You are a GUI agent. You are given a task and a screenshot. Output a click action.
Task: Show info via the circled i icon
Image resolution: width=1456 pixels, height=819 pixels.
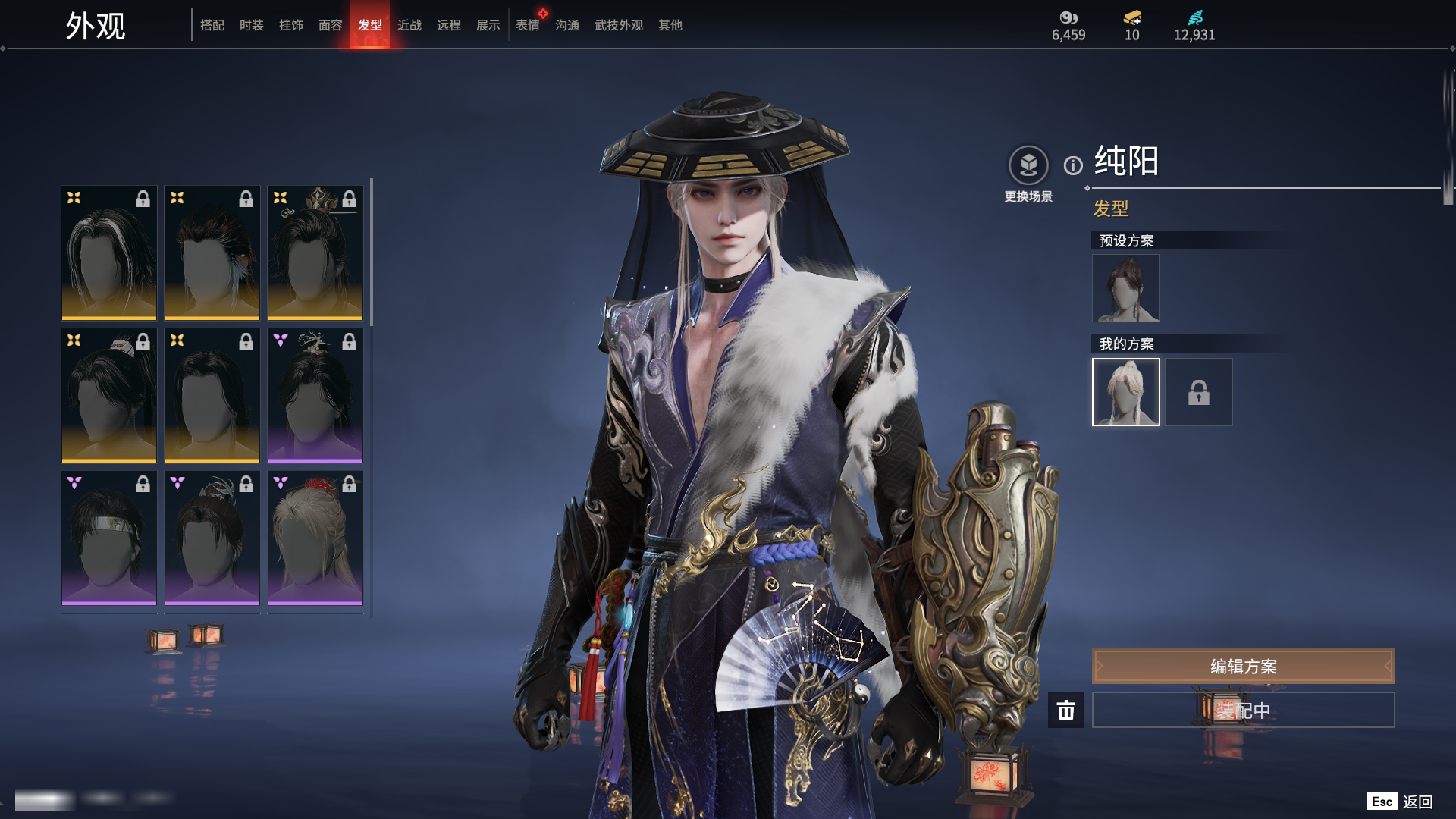pyautogui.click(x=1073, y=165)
